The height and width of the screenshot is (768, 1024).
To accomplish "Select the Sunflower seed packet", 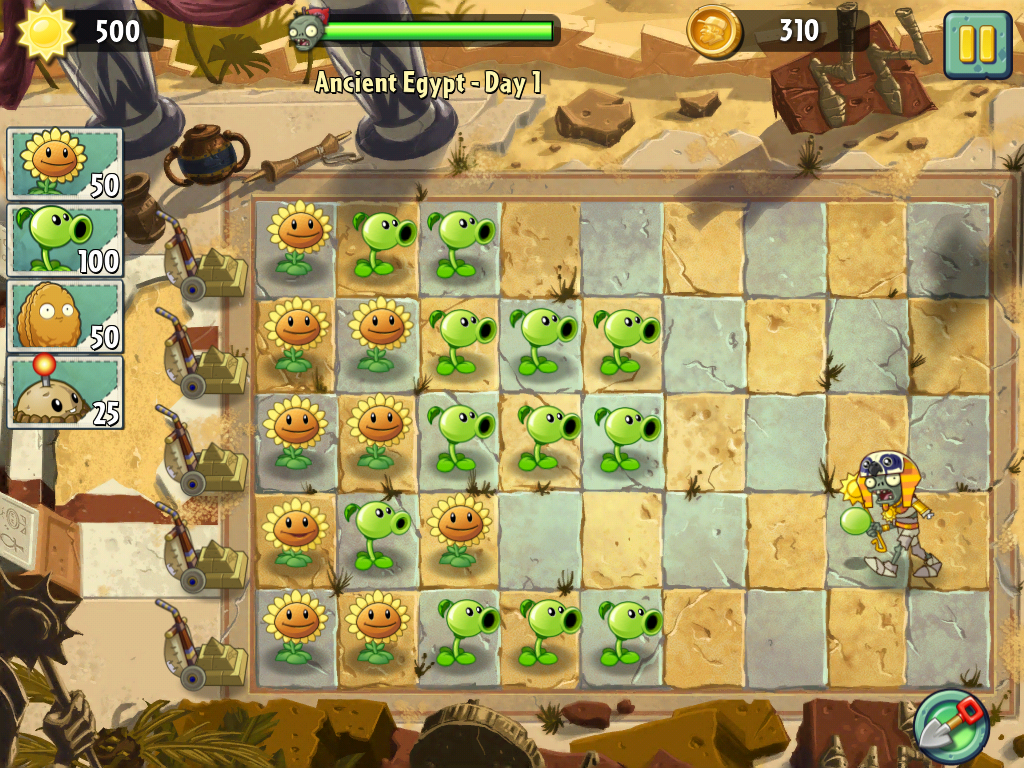I will (65, 164).
